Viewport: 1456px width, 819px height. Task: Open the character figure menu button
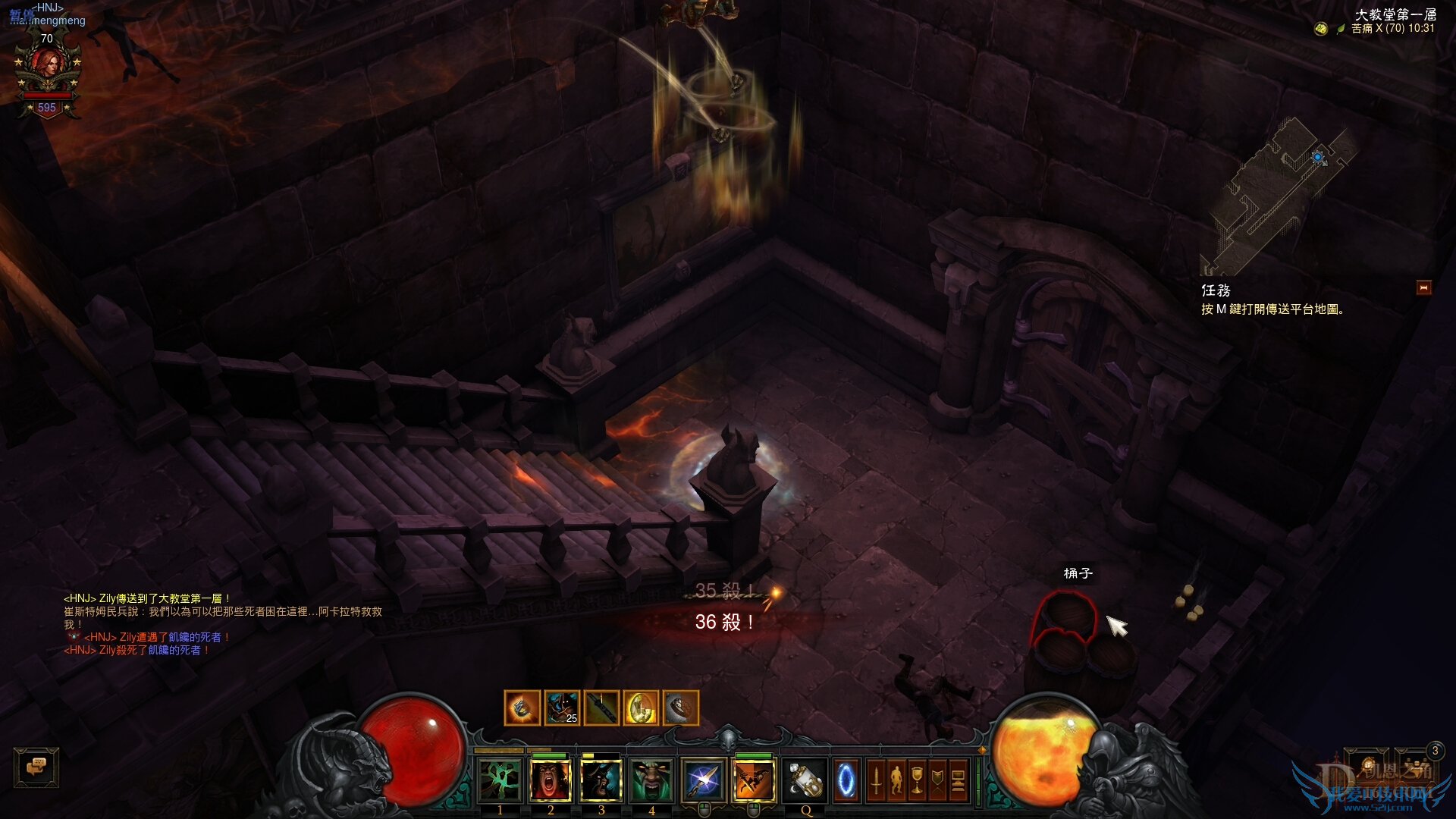coord(896,780)
